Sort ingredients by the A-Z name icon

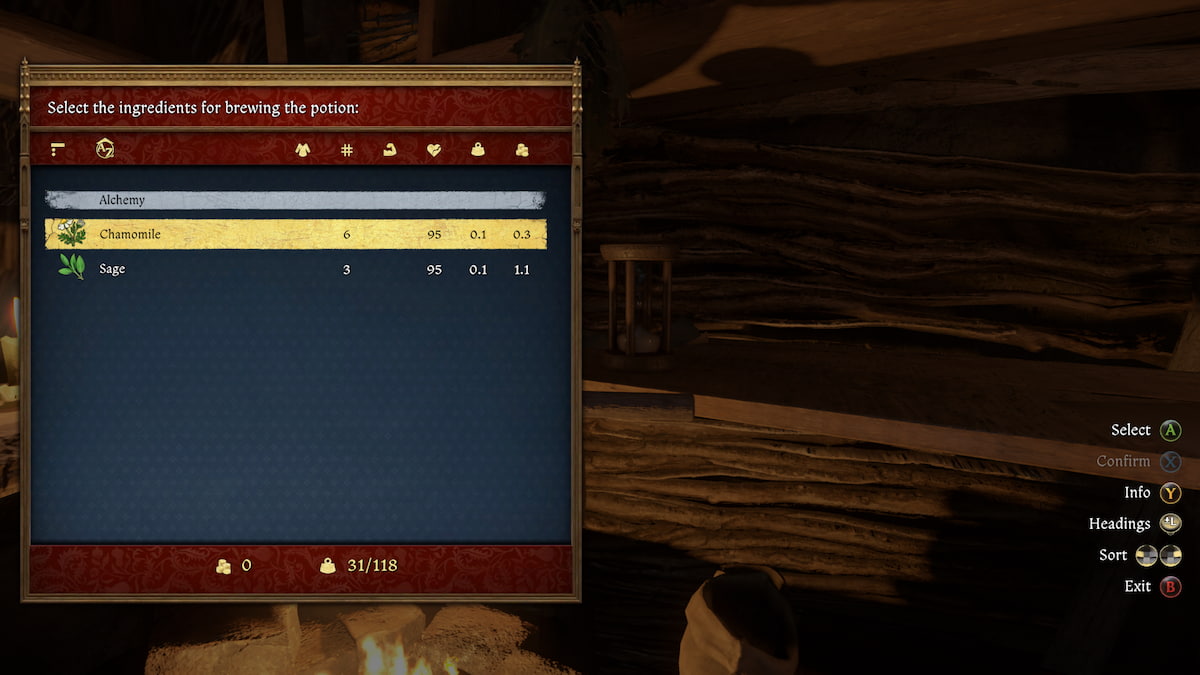tap(105, 149)
